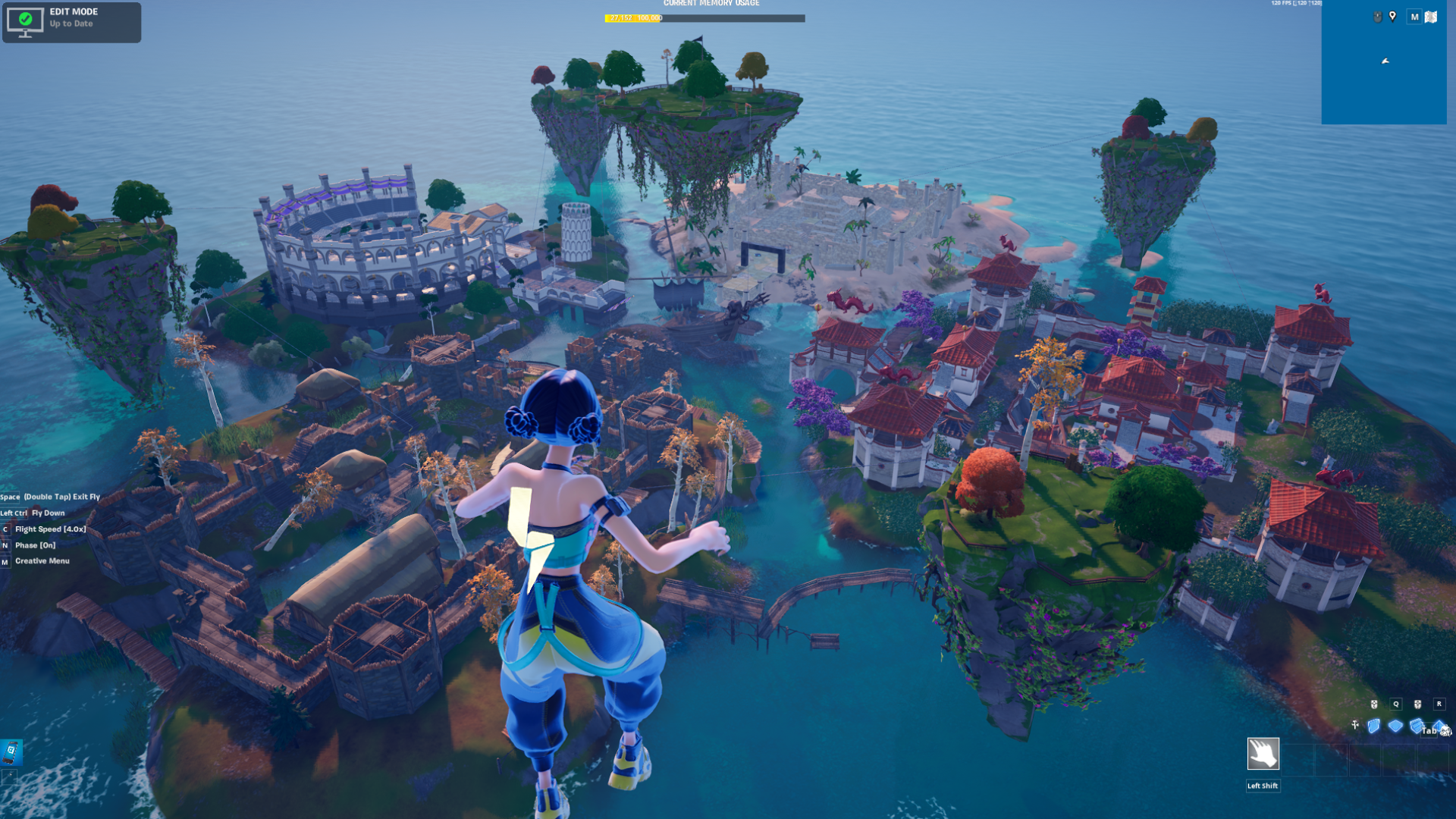1456x819 pixels.
Task: Select the crossed pickaxe tool icon
Action: click(x=1355, y=726)
